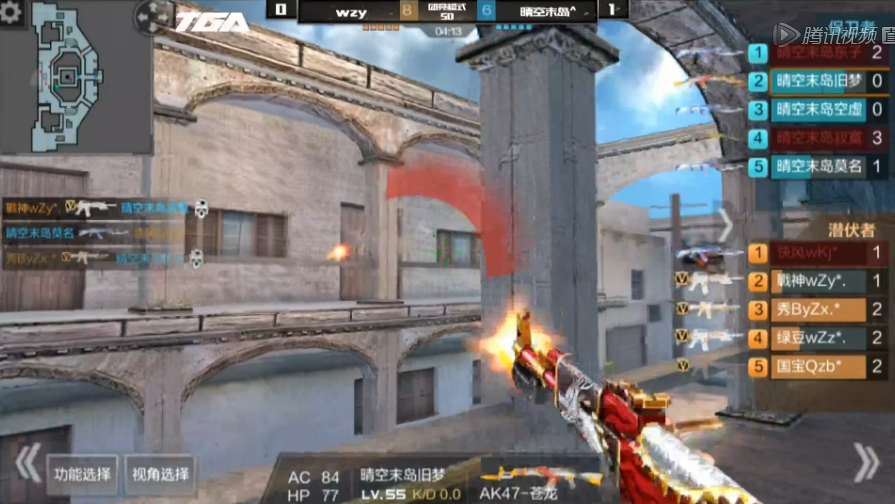This screenshot has height=504, width=895.
Task: Select the first attacker row ending in wKj*
Action: tap(818, 253)
